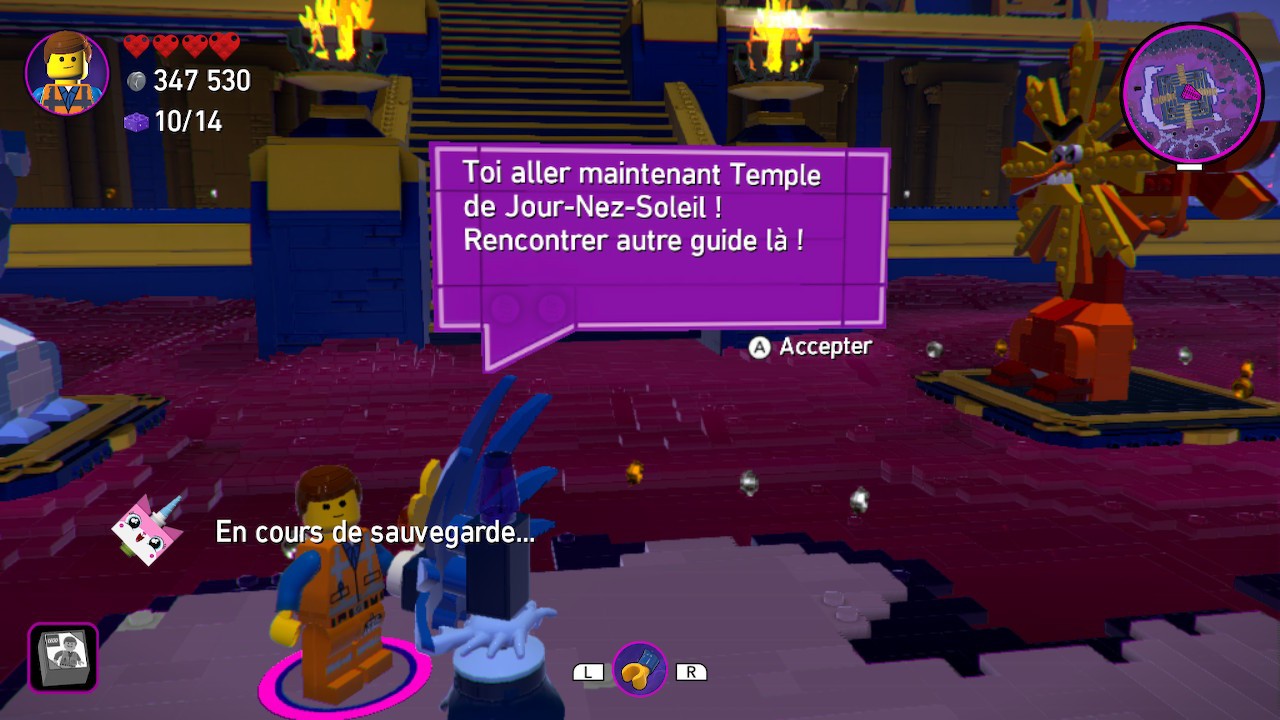Click the last heart in the health bar
The image size is (1280, 720).
click(x=224, y=45)
